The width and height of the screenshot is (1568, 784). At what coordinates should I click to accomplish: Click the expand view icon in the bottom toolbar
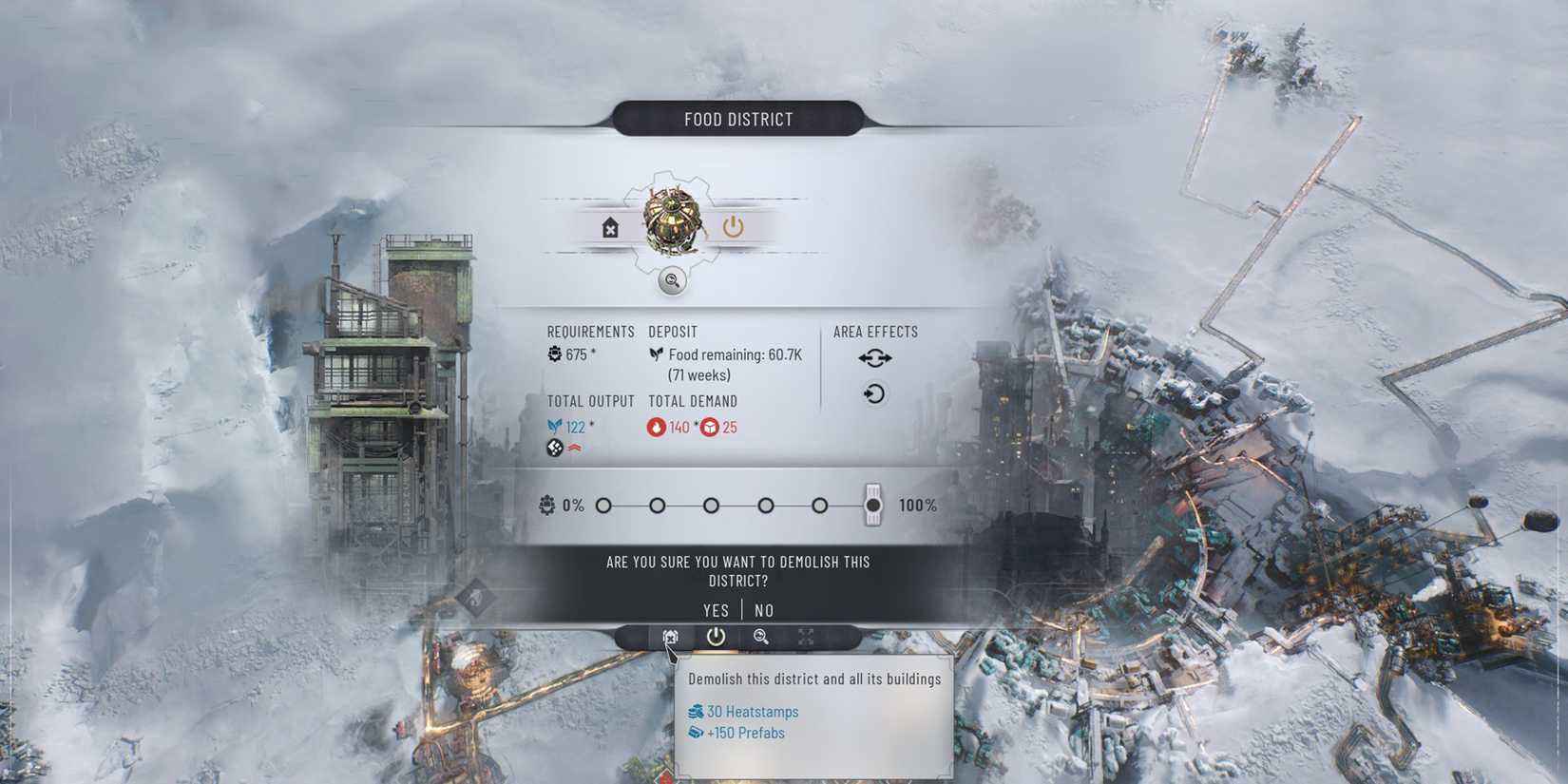pos(805,638)
